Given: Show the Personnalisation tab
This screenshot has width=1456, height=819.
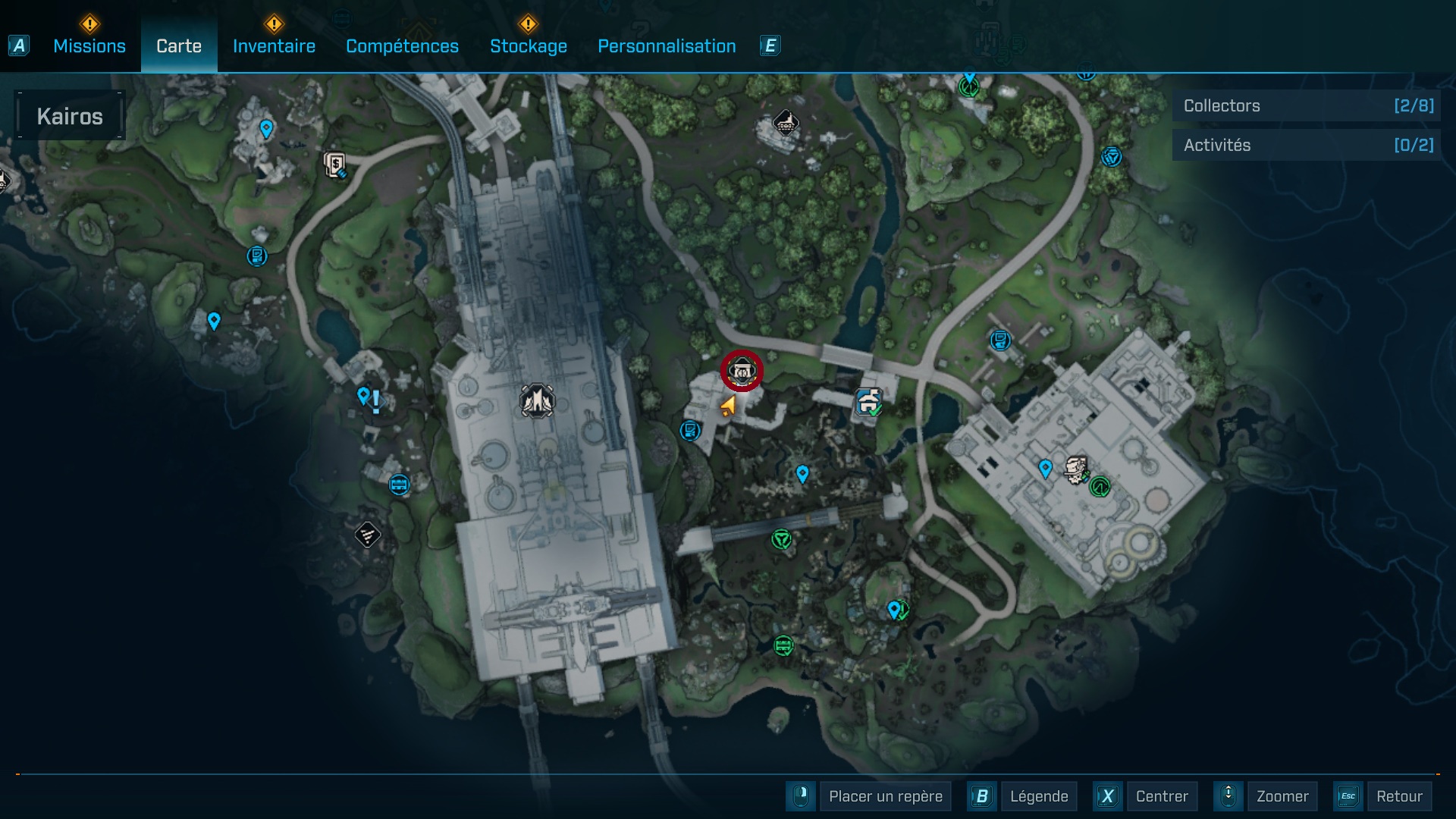Looking at the screenshot, I should tap(667, 46).
